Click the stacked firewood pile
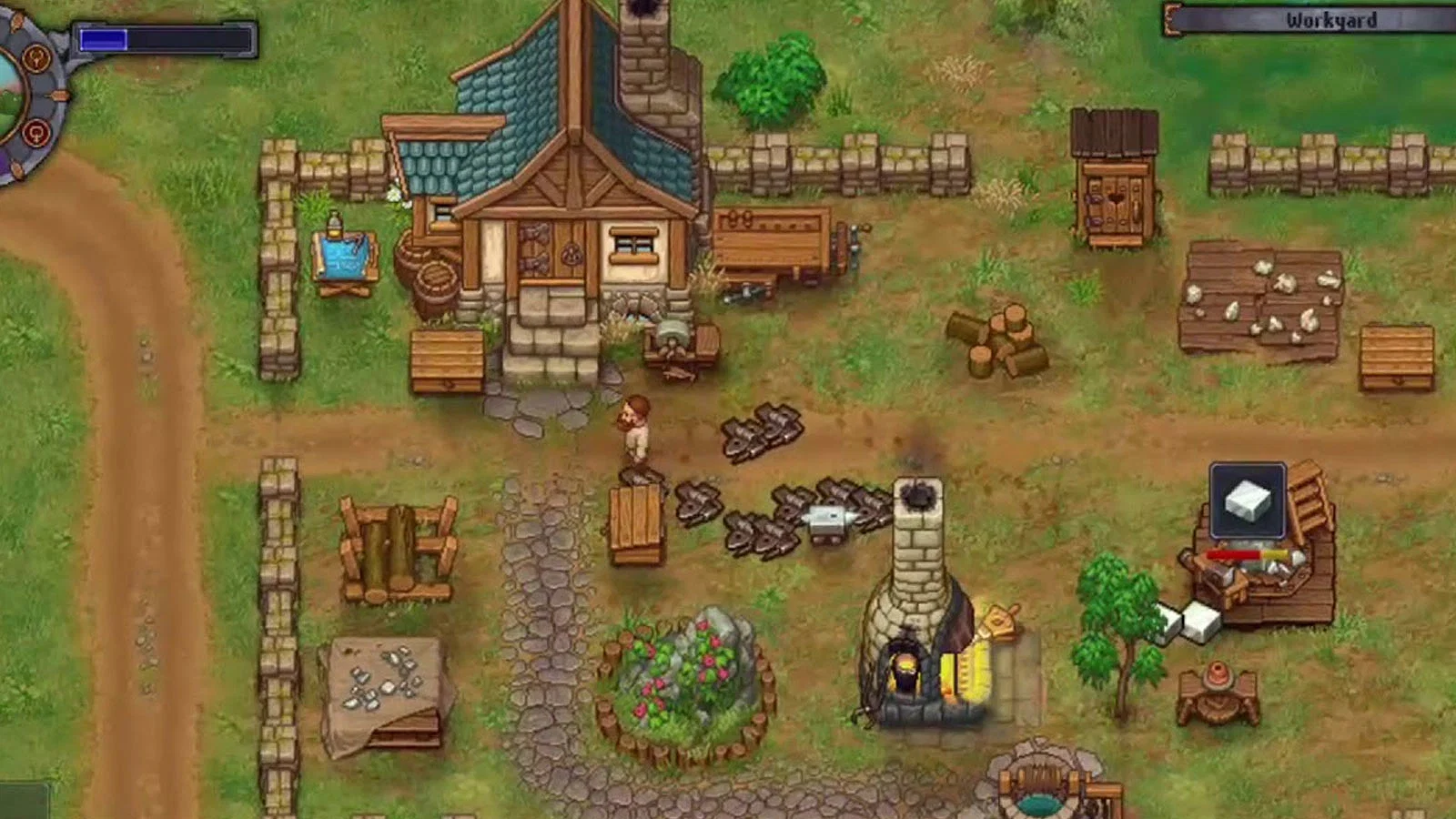This screenshot has width=1456, height=819. [x=997, y=337]
